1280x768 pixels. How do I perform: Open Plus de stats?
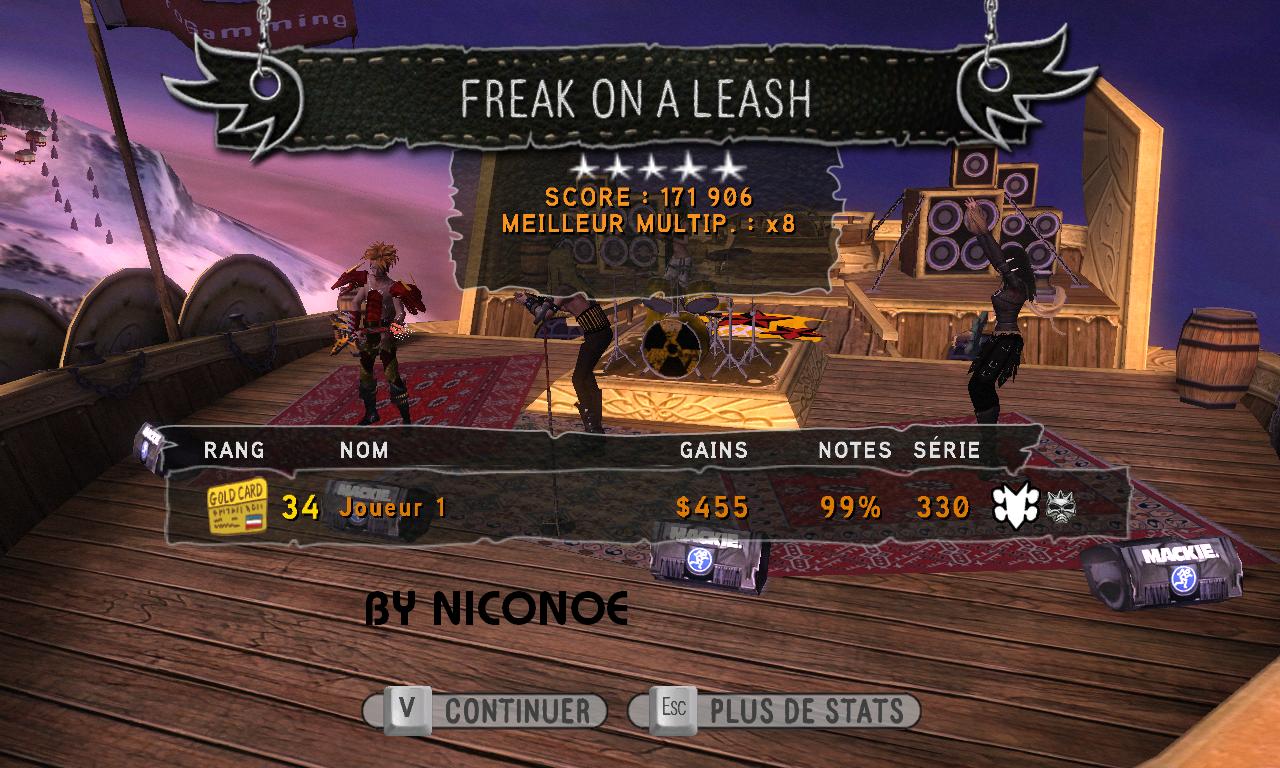click(x=774, y=711)
